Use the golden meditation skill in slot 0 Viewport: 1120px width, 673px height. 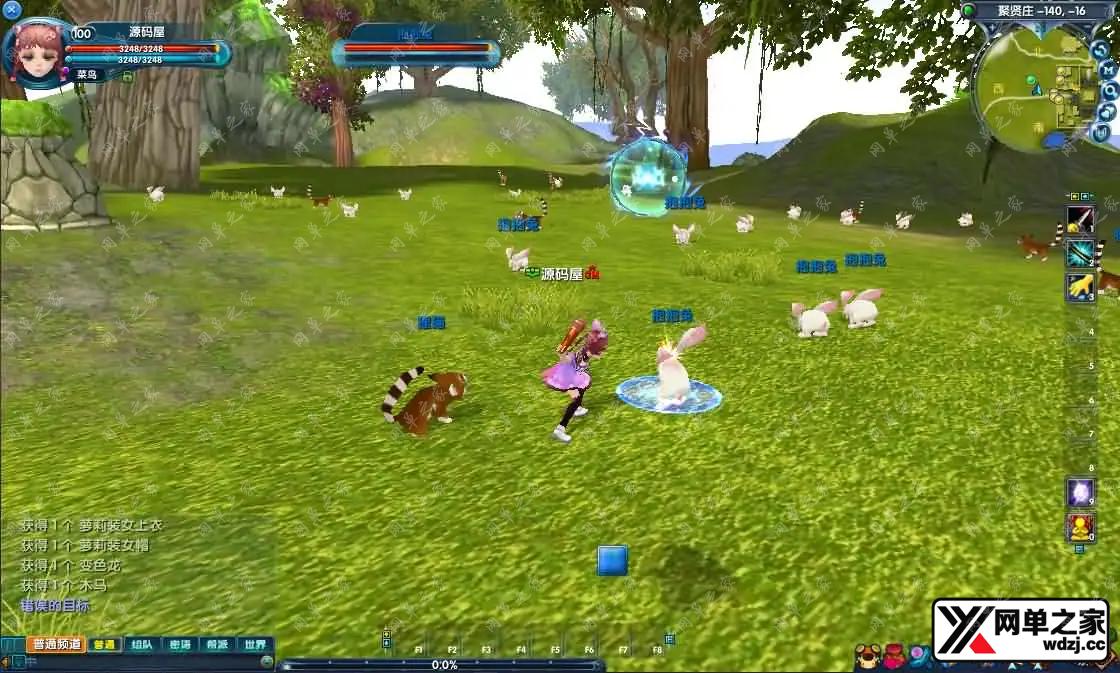pyautogui.click(x=1080, y=526)
